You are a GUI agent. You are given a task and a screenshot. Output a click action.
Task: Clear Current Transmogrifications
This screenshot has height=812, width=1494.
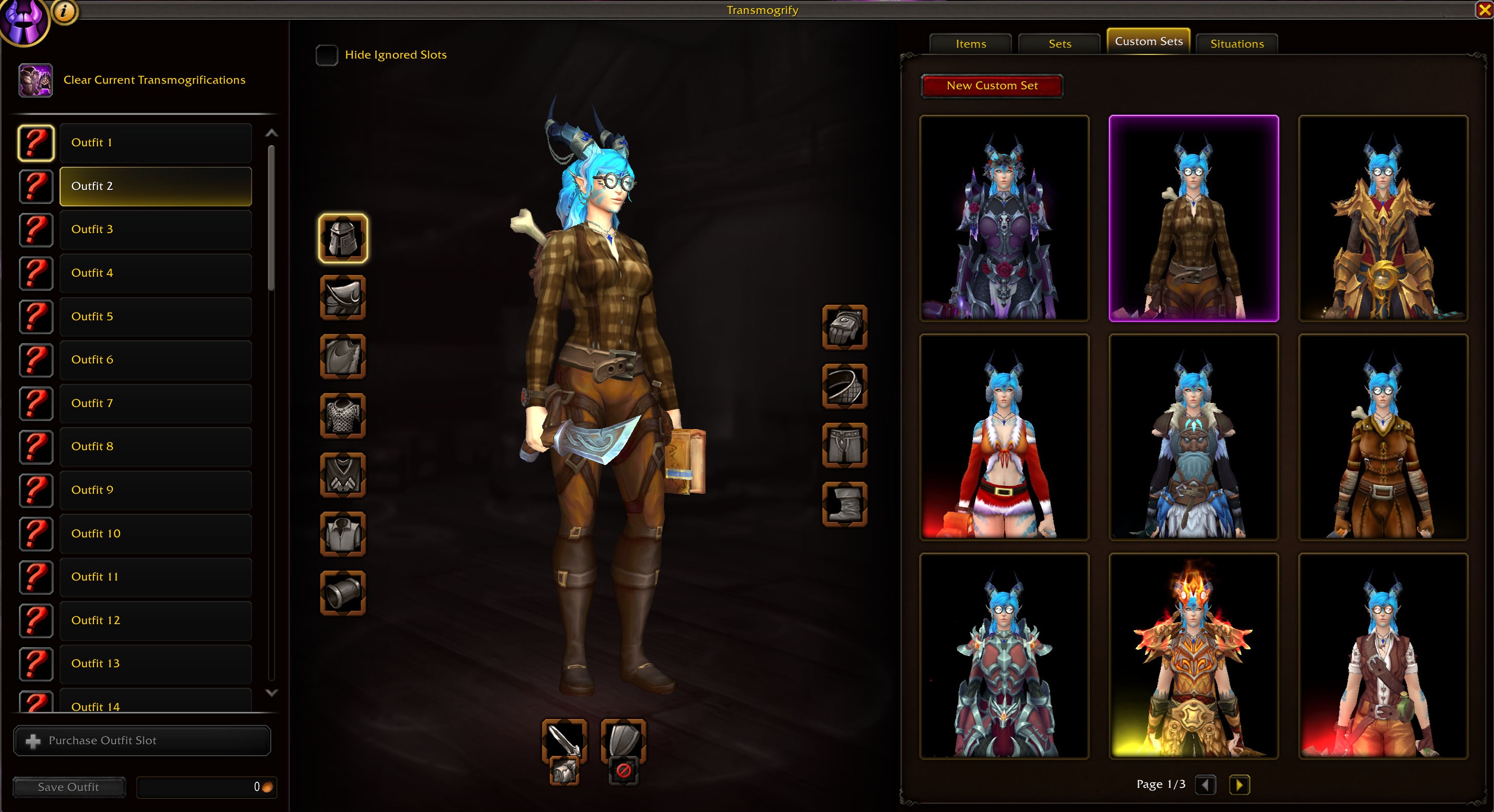tap(154, 80)
